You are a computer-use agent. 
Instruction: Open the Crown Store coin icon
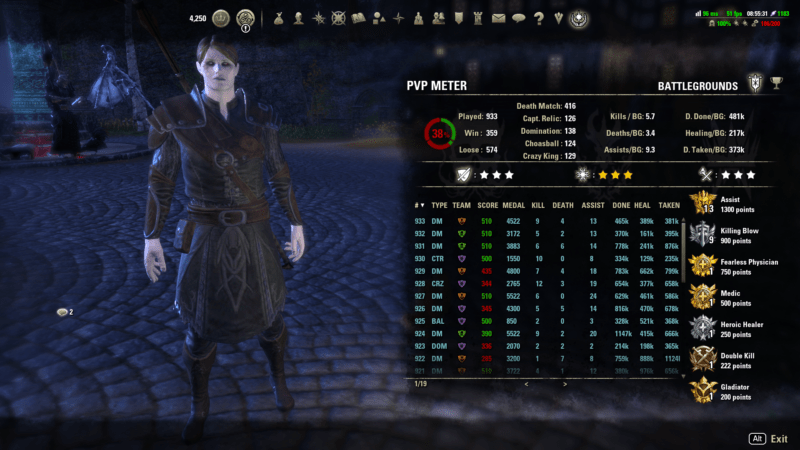(221, 18)
